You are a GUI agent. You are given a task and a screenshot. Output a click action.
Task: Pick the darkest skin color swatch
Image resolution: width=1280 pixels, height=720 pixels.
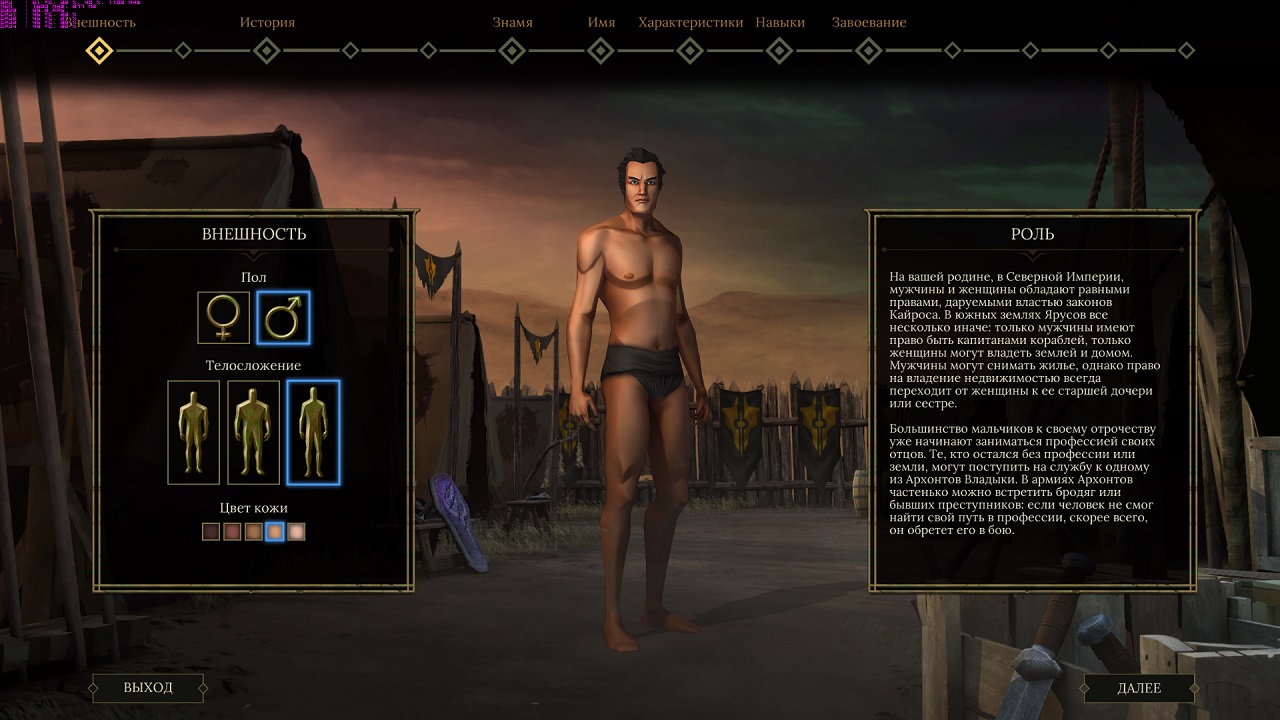coord(210,532)
